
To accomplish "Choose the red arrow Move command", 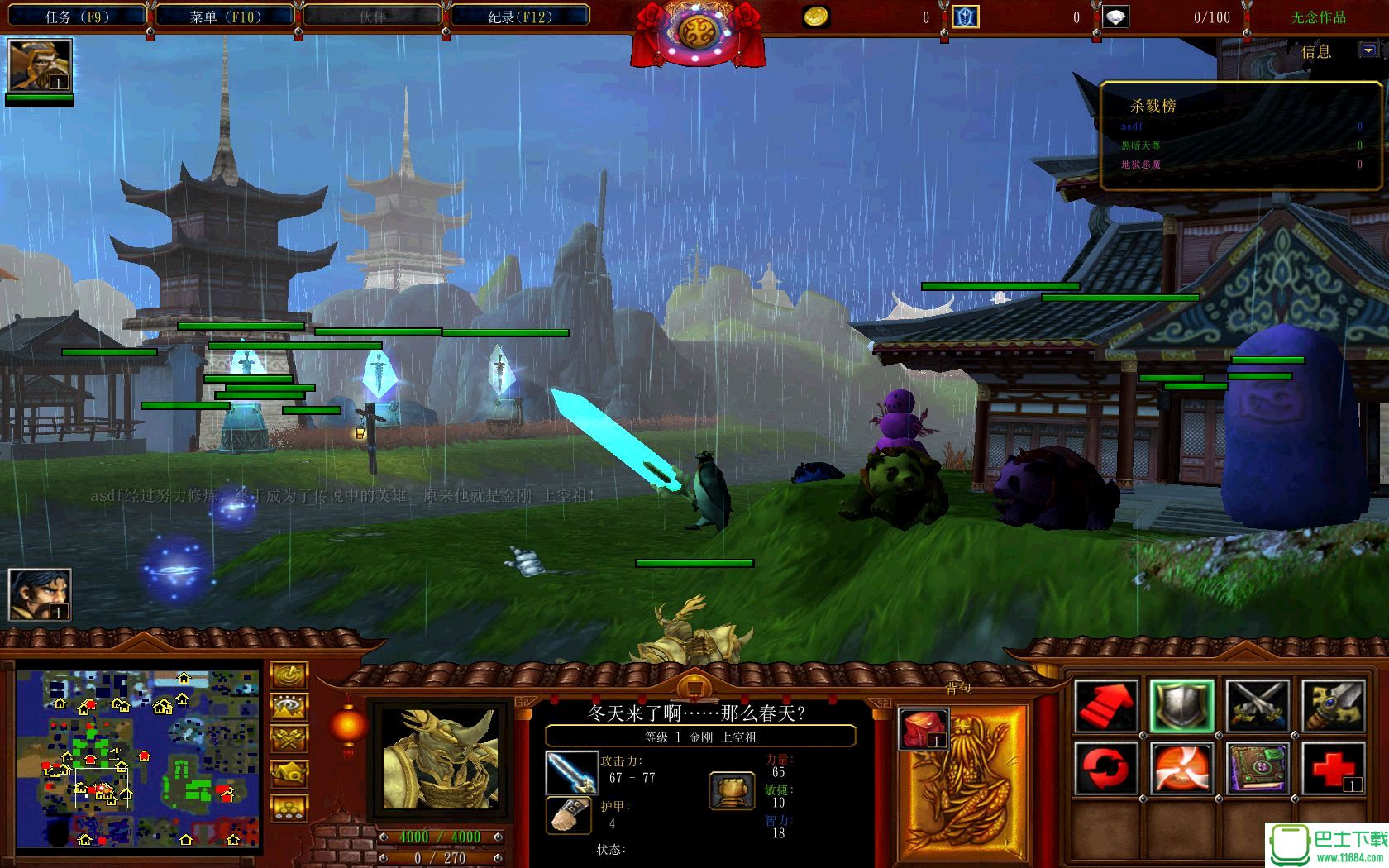I will pos(1105,705).
